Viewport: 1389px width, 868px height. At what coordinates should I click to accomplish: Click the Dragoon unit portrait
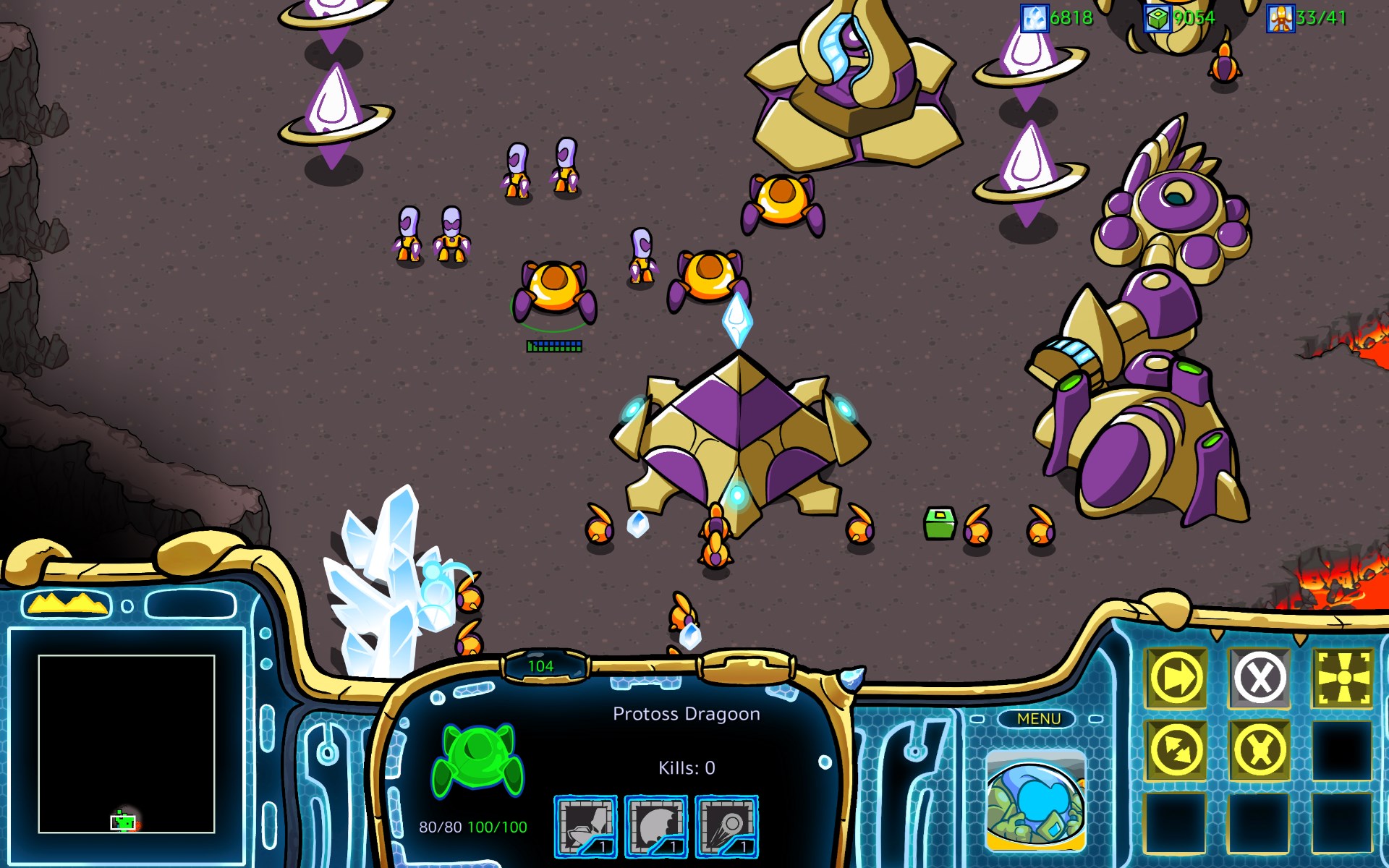tap(1036, 801)
